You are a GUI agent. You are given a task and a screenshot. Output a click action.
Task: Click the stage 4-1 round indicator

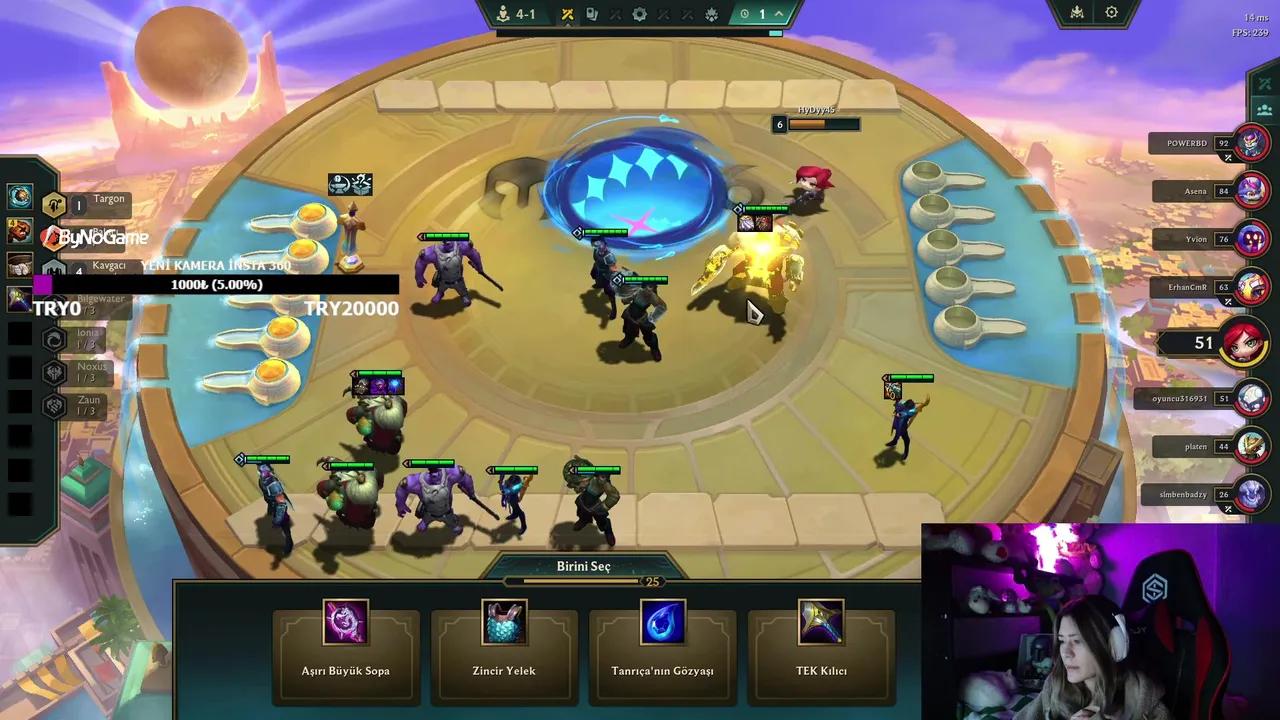point(516,14)
